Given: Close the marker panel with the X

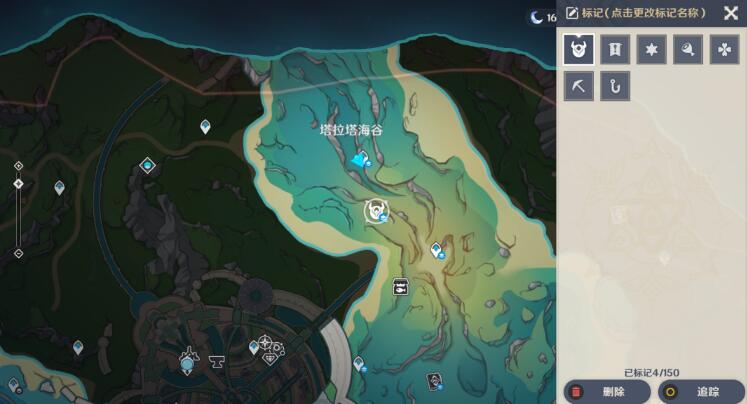Looking at the screenshot, I should point(730,13).
